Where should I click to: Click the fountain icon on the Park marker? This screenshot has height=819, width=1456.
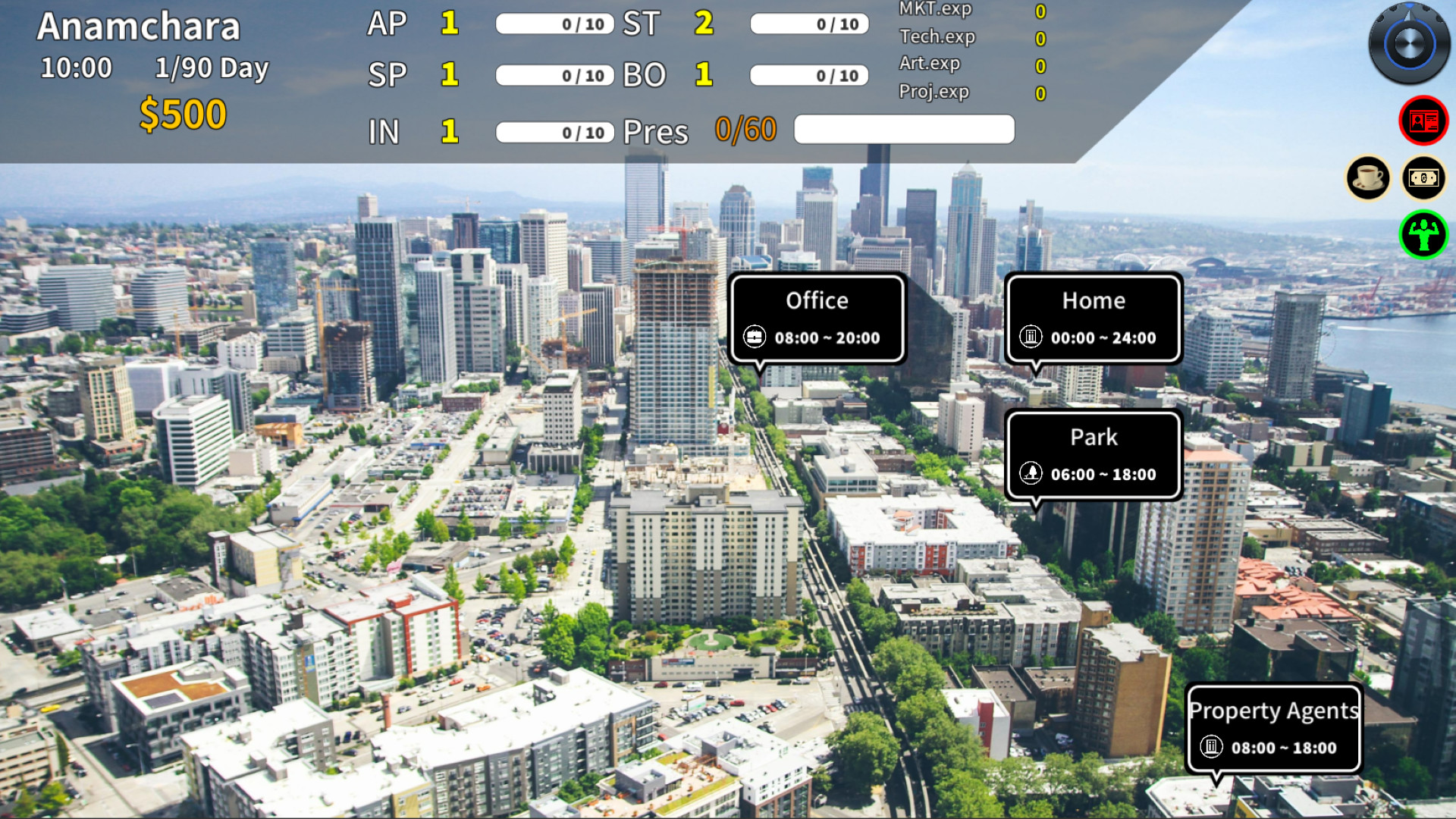click(x=1031, y=474)
